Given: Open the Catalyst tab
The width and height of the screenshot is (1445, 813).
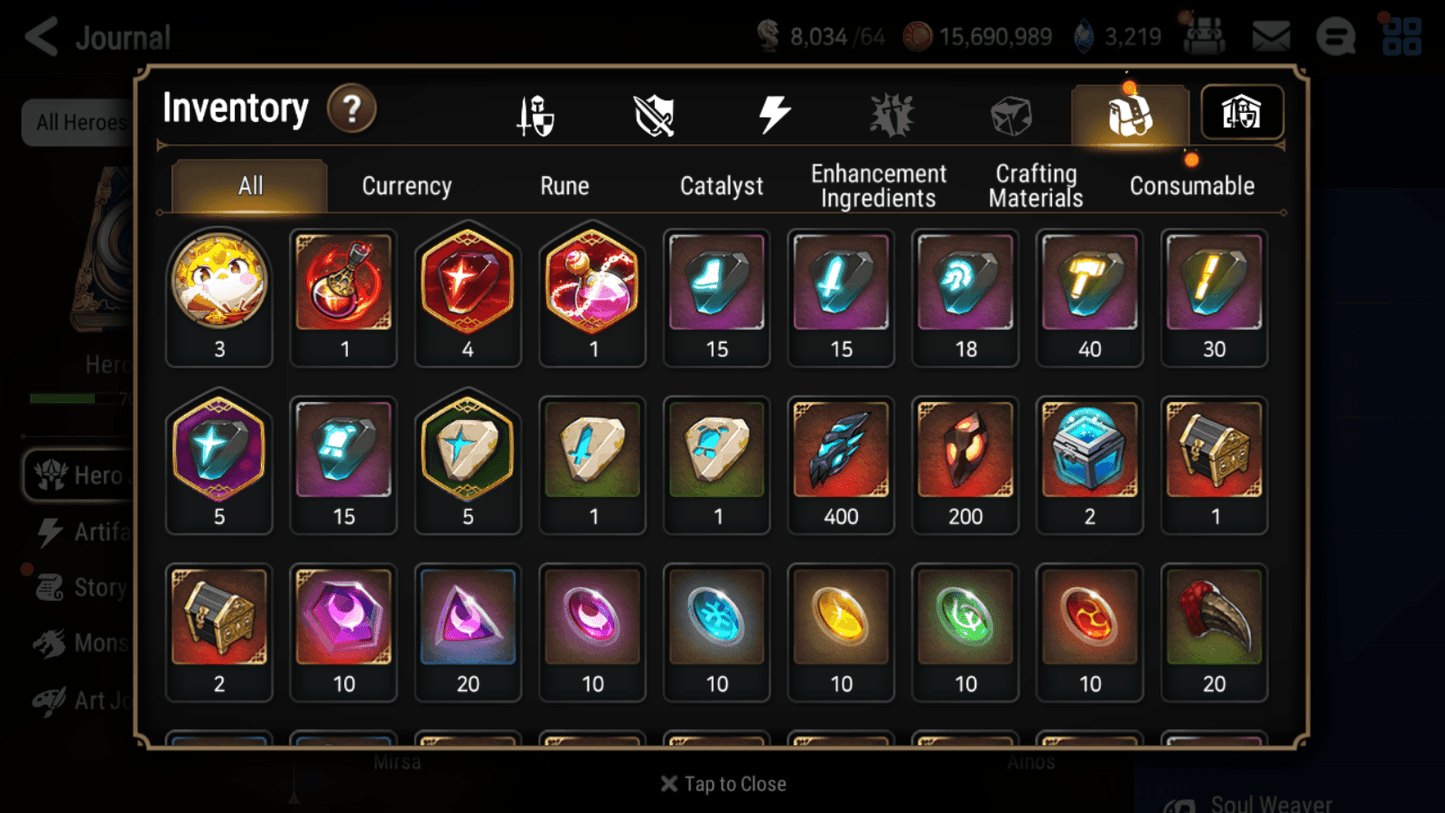Looking at the screenshot, I should pyautogui.click(x=722, y=185).
